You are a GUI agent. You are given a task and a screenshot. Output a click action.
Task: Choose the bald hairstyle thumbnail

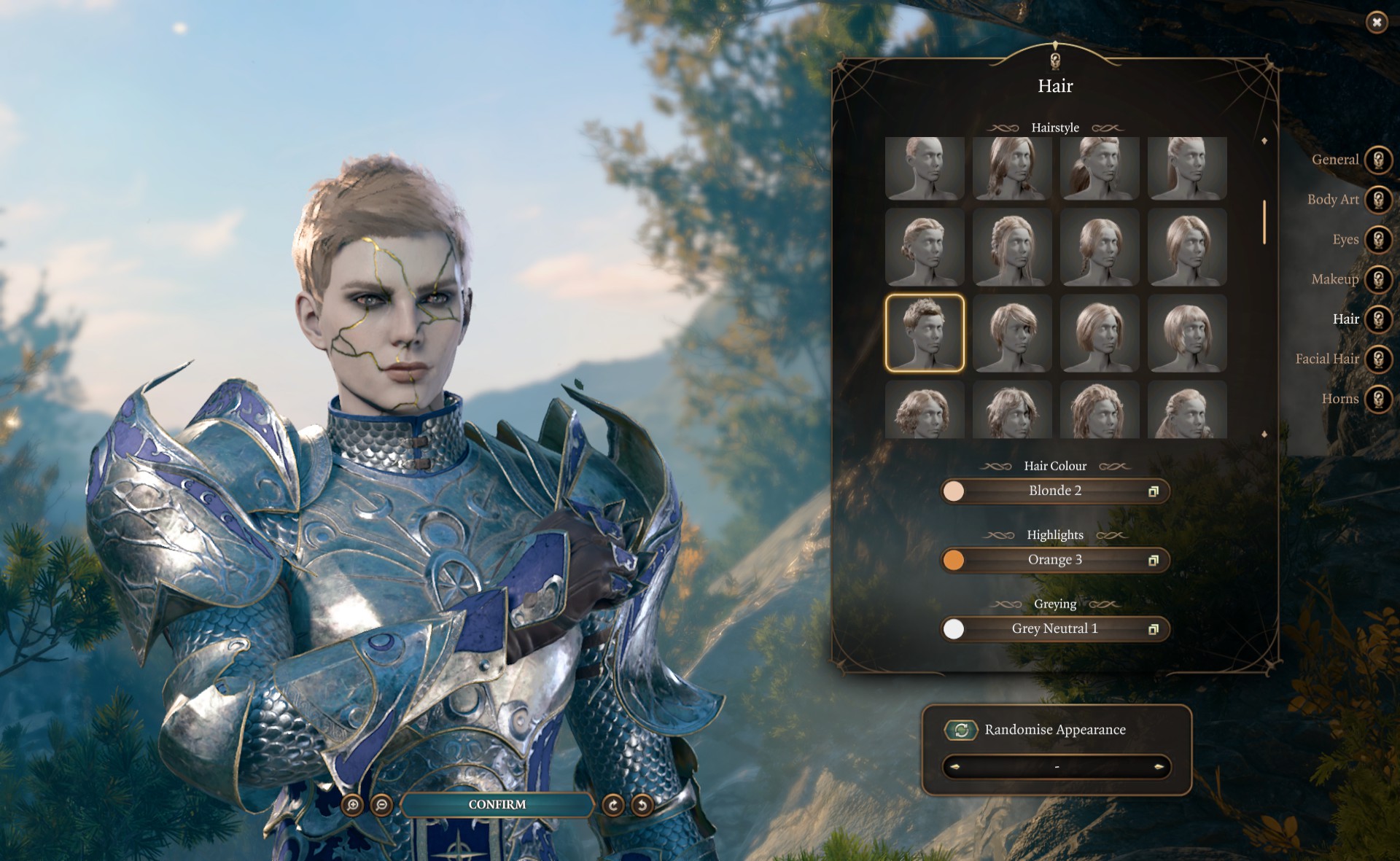[x=925, y=168]
